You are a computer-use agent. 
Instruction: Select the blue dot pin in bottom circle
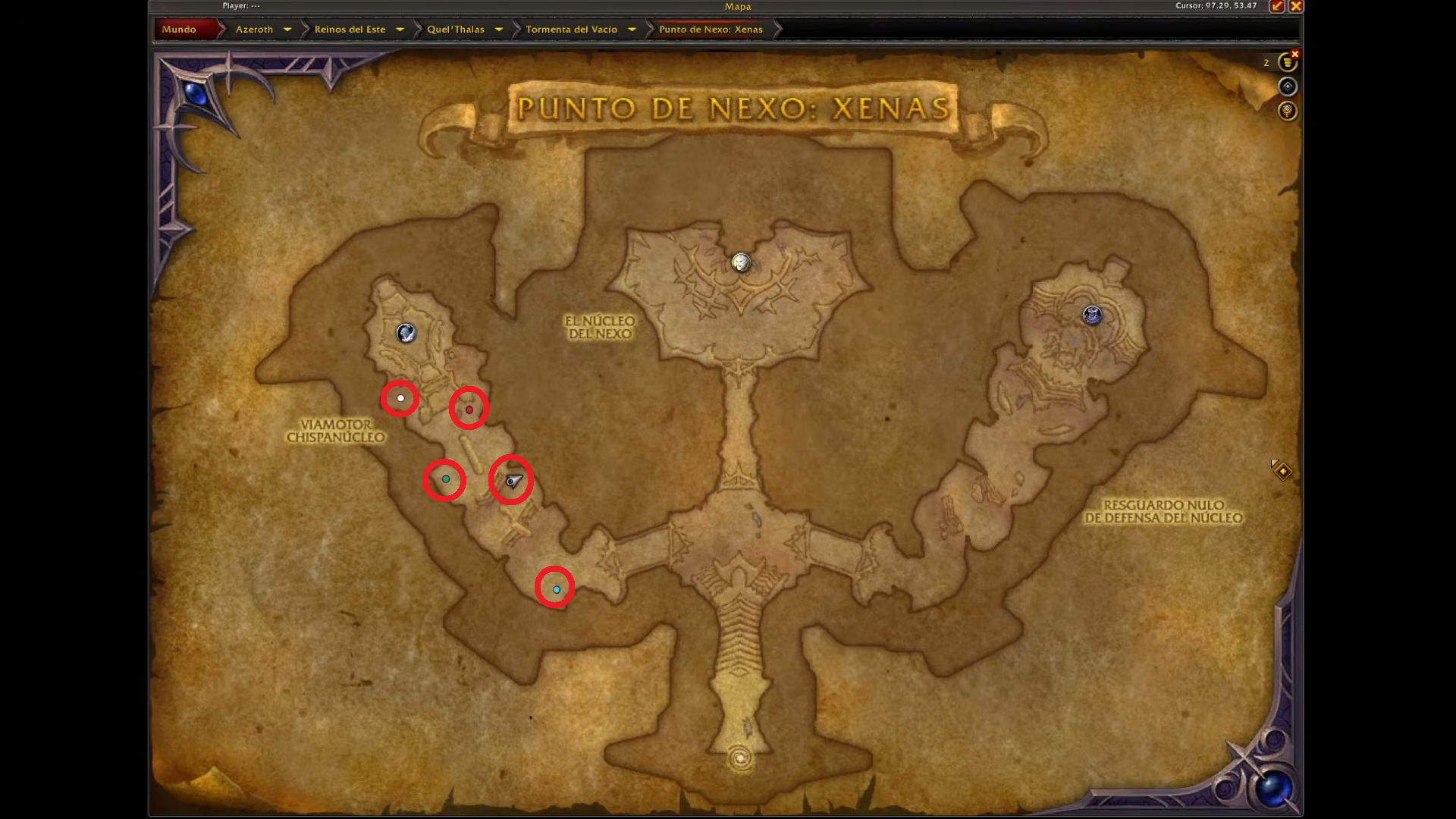pos(557,588)
